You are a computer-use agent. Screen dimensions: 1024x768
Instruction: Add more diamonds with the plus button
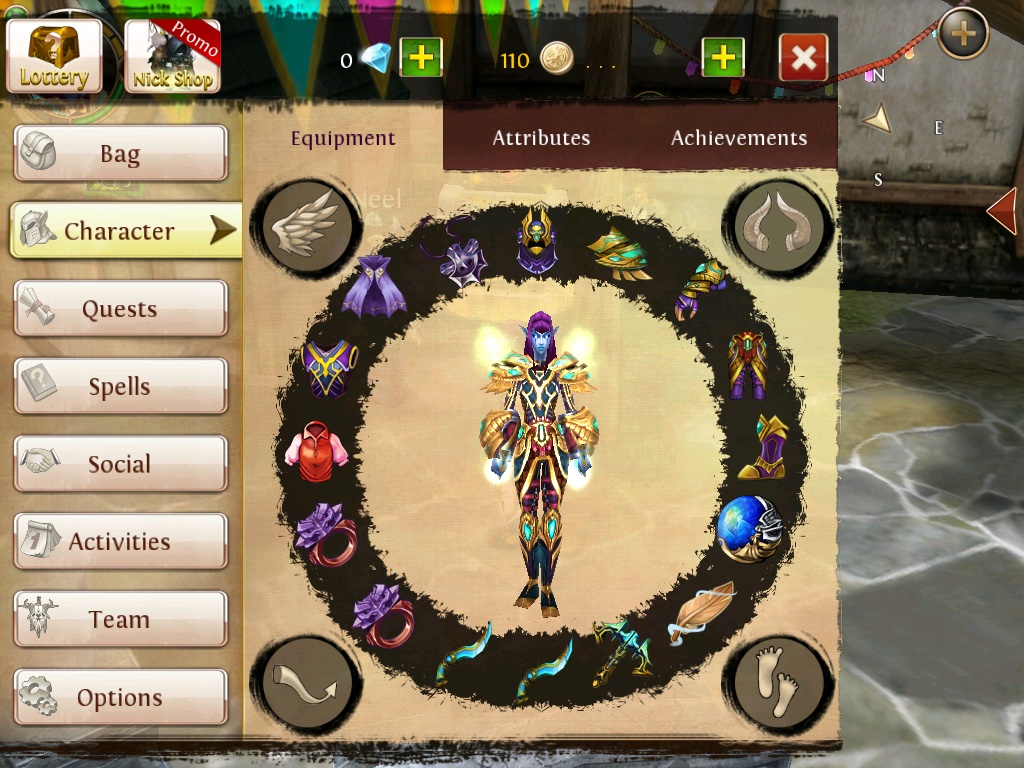point(421,58)
